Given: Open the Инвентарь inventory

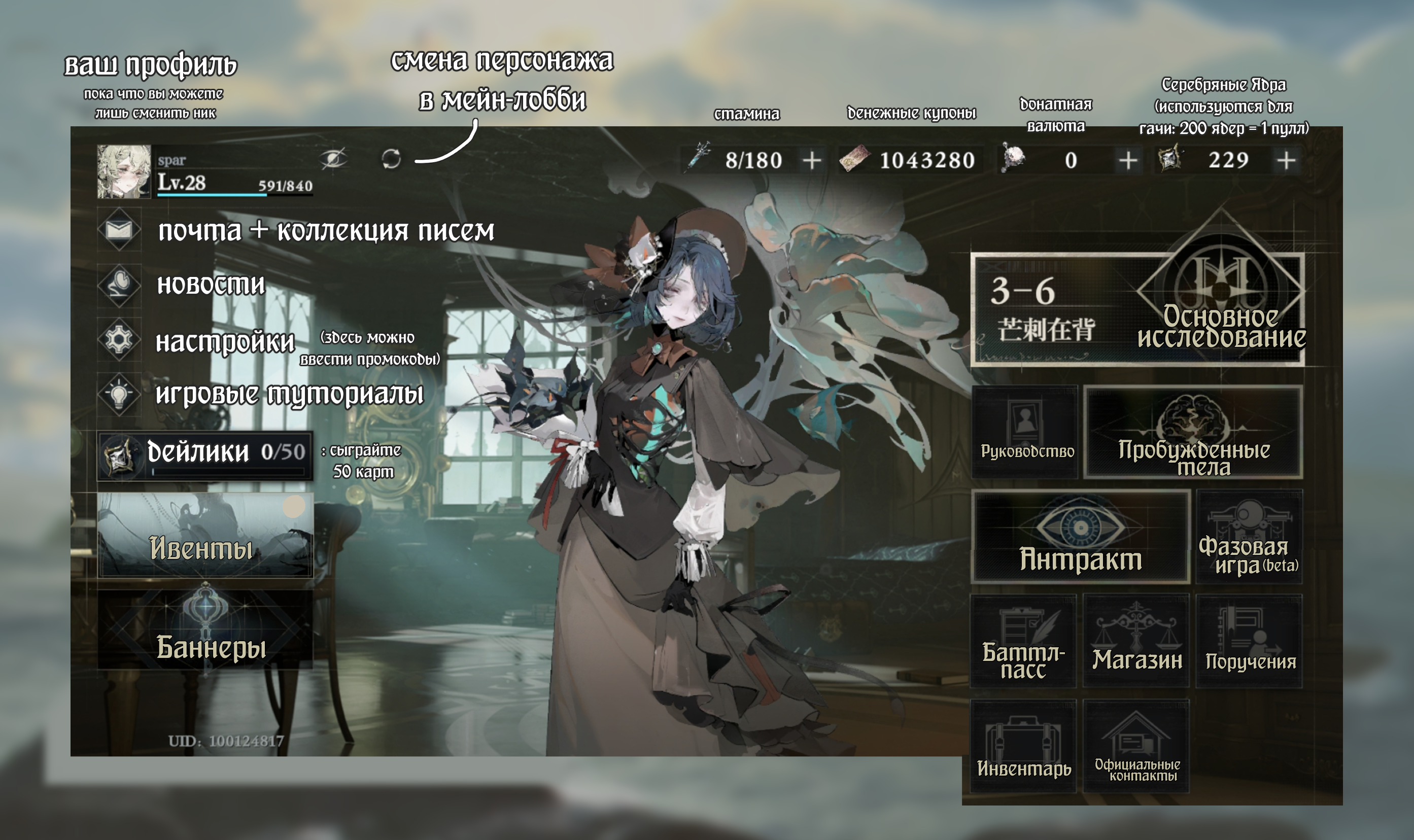Looking at the screenshot, I should click(1023, 746).
